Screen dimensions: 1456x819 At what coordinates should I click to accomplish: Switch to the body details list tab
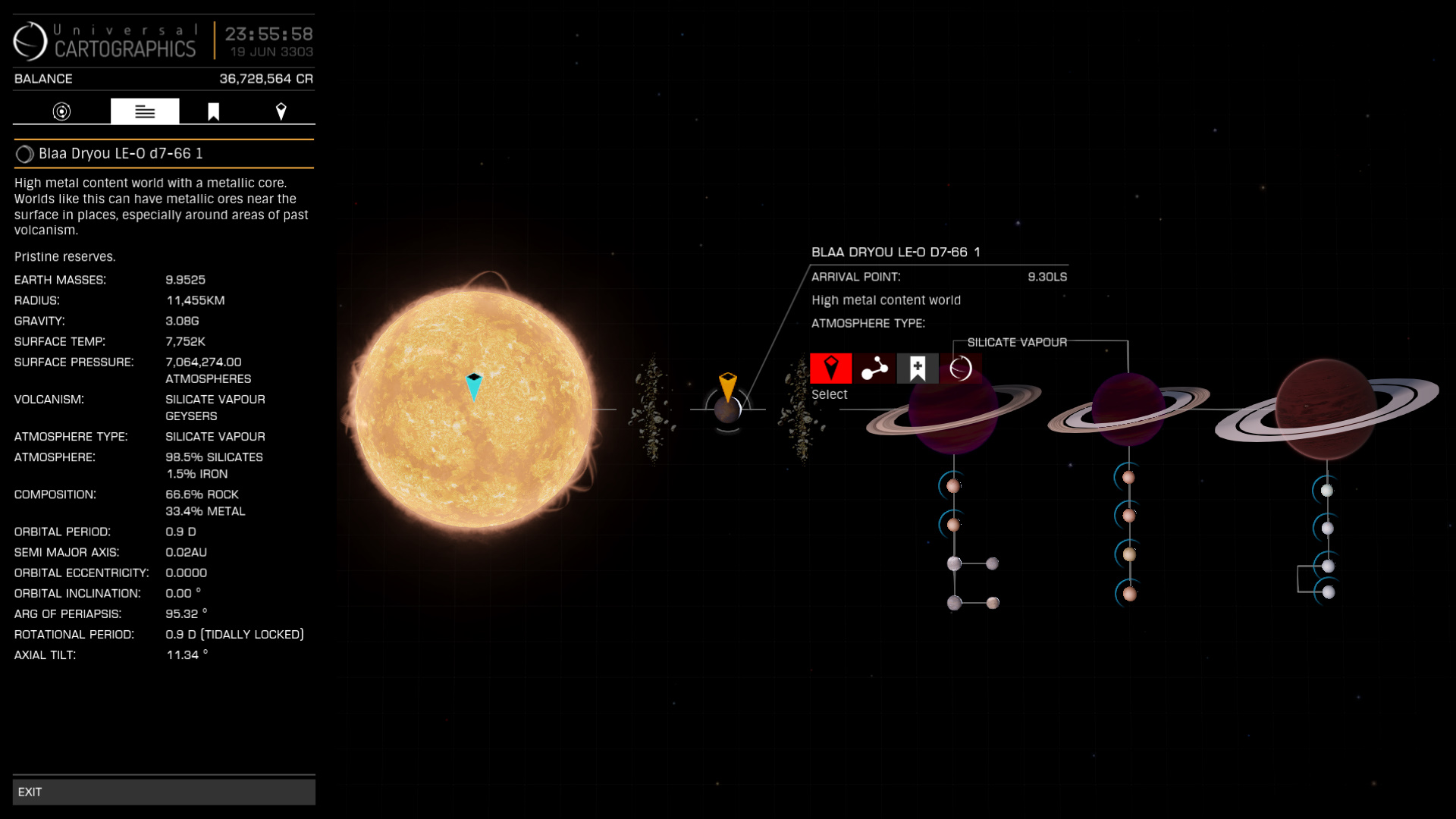(x=145, y=111)
